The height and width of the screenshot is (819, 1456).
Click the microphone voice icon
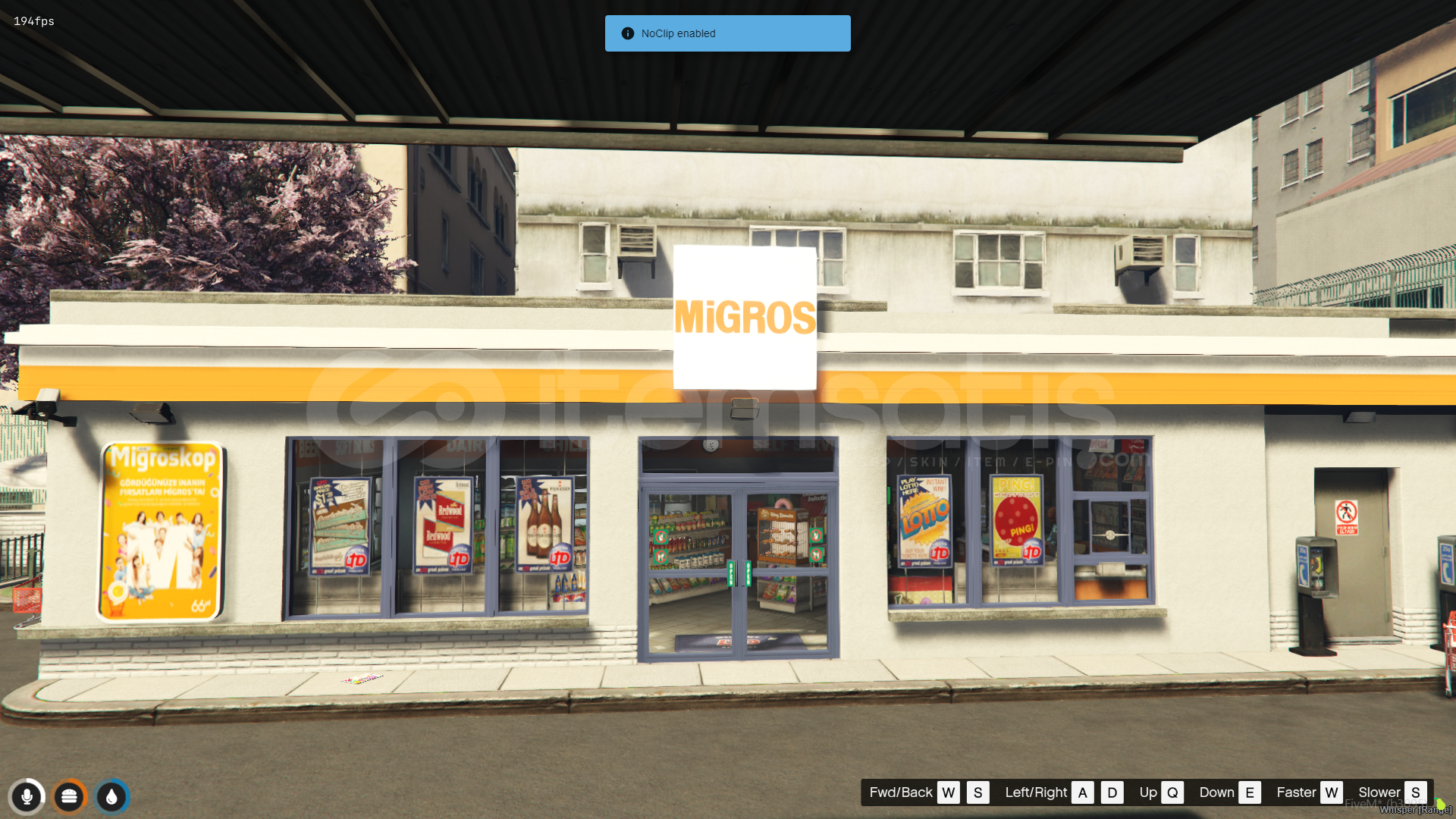[27, 797]
